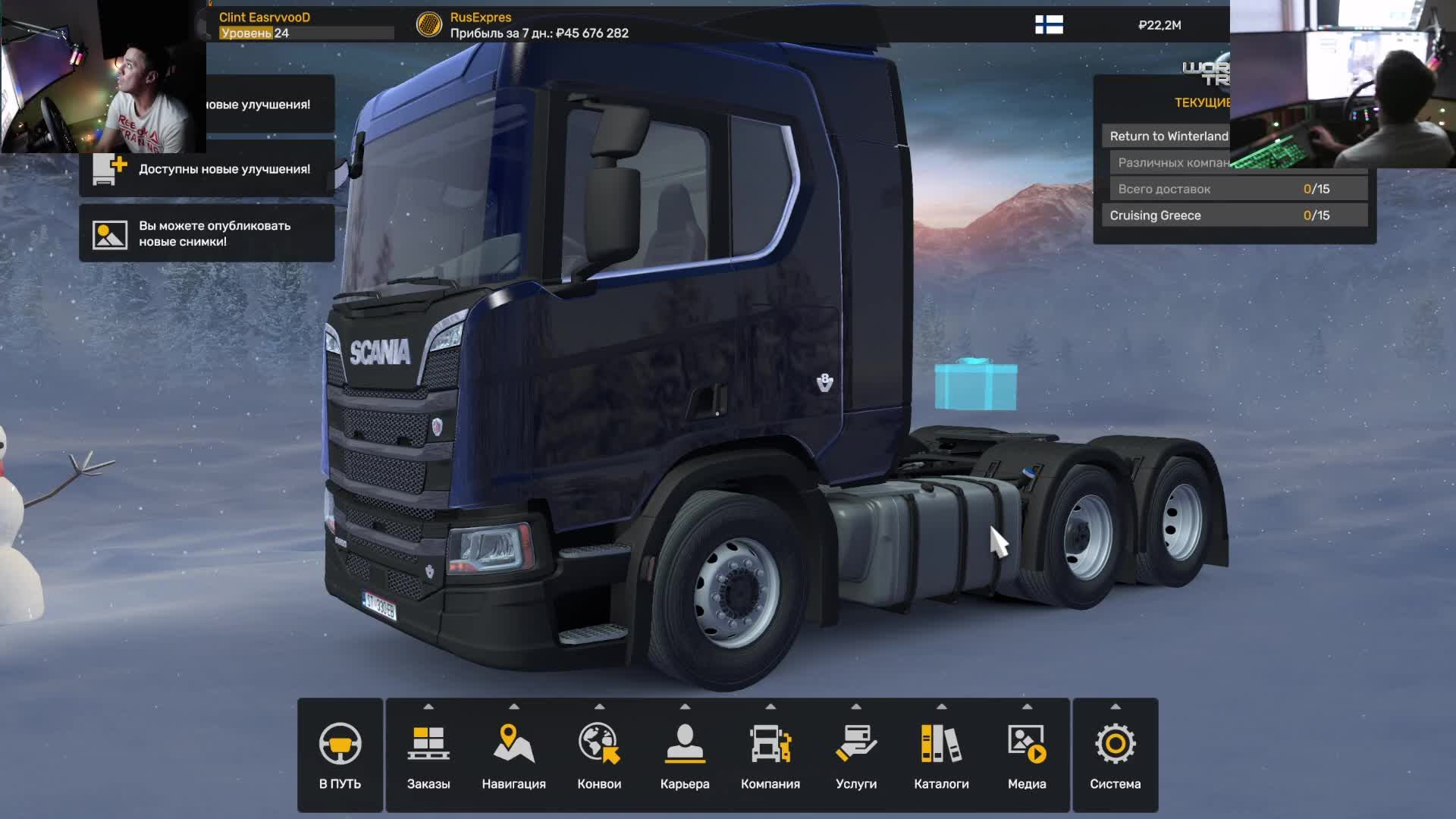This screenshot has height=819, width=1456.
Task: Show the Компания company menu
Action: tap(770, 755)
